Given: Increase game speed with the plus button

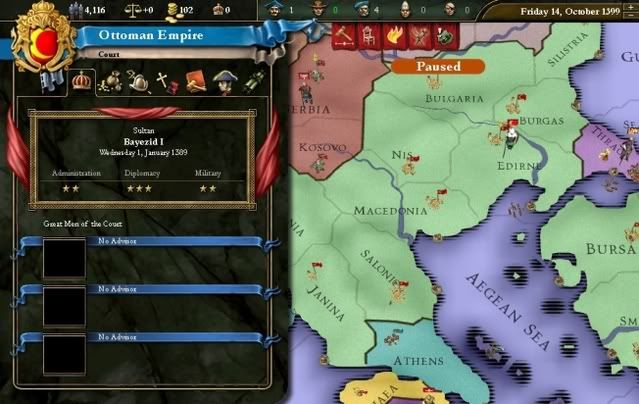Looking at the screenshot, I should pos(628,5).
